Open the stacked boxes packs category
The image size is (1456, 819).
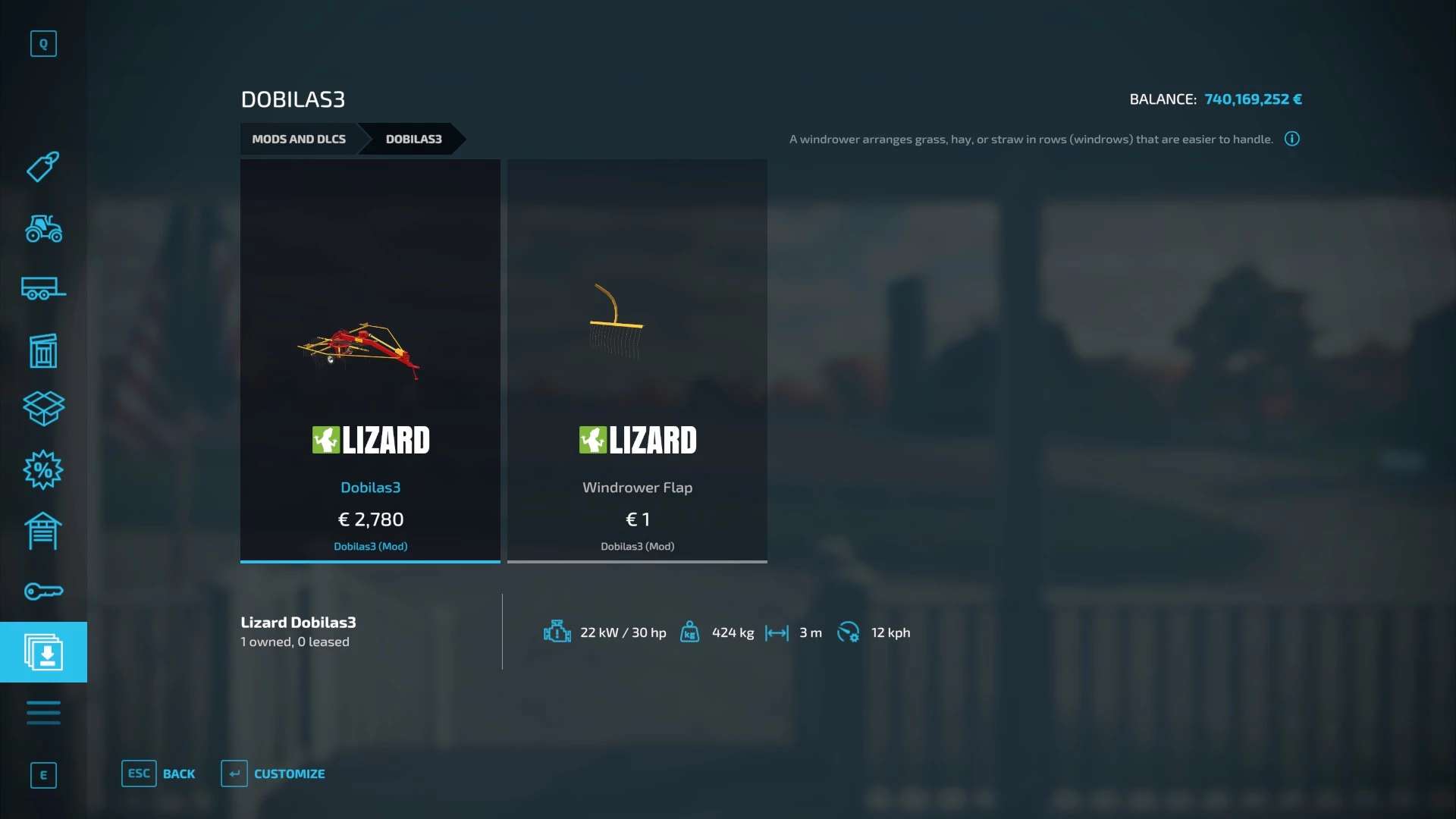43,409
